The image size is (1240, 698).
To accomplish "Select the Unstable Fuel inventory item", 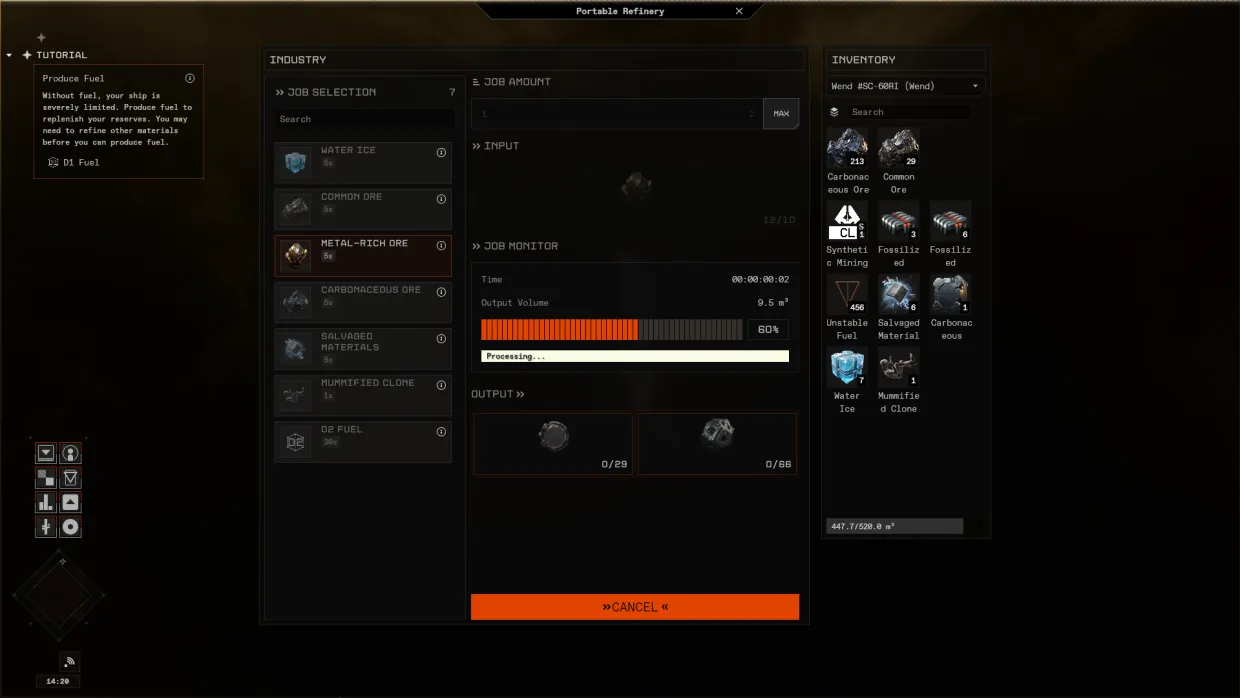I will click(x=847, y=294).
